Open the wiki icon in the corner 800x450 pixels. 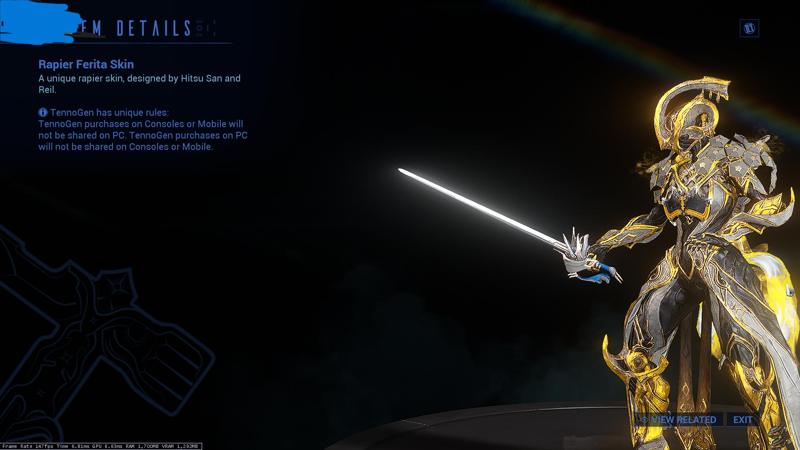pos(749,28)
